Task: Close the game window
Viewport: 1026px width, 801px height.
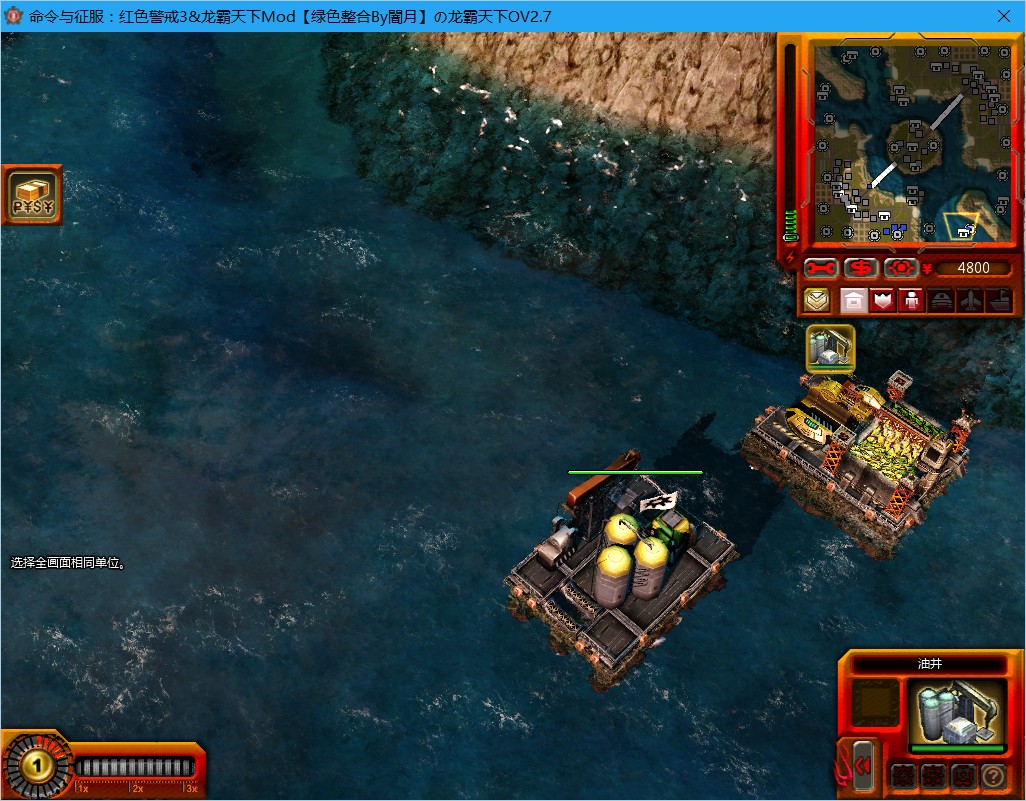Action: click(x=1003, y=16)
